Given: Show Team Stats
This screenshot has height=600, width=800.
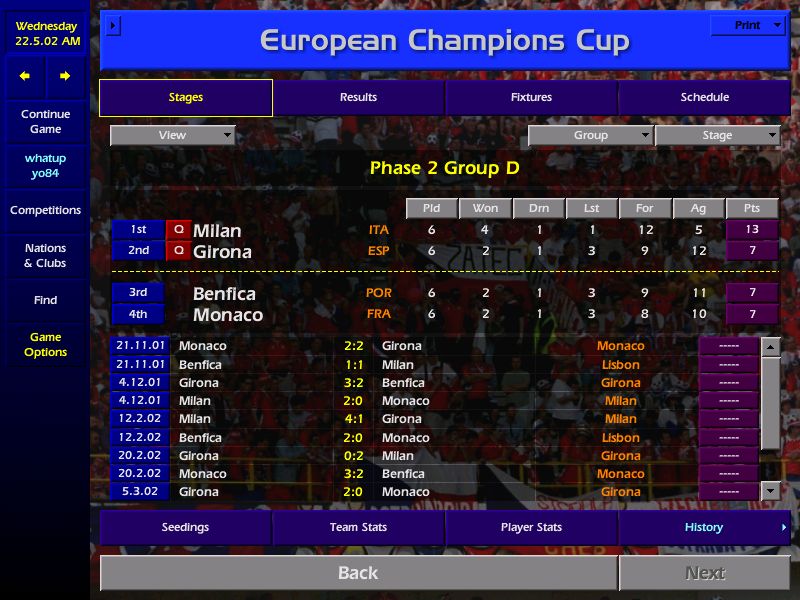Looking at the screenshot, I should (x=358, y=527).
